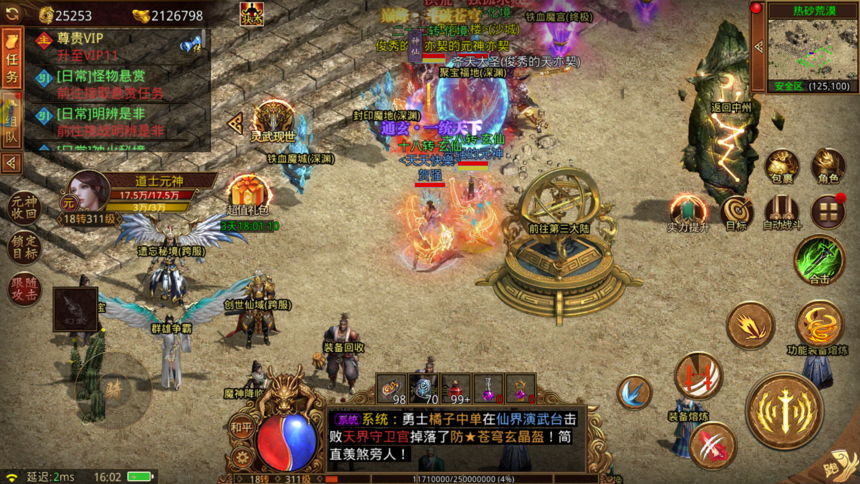The width and height of the screenshot is (860, 484).
Task: Activate the 合击 green sword skill
Action: tap(819, 259)
